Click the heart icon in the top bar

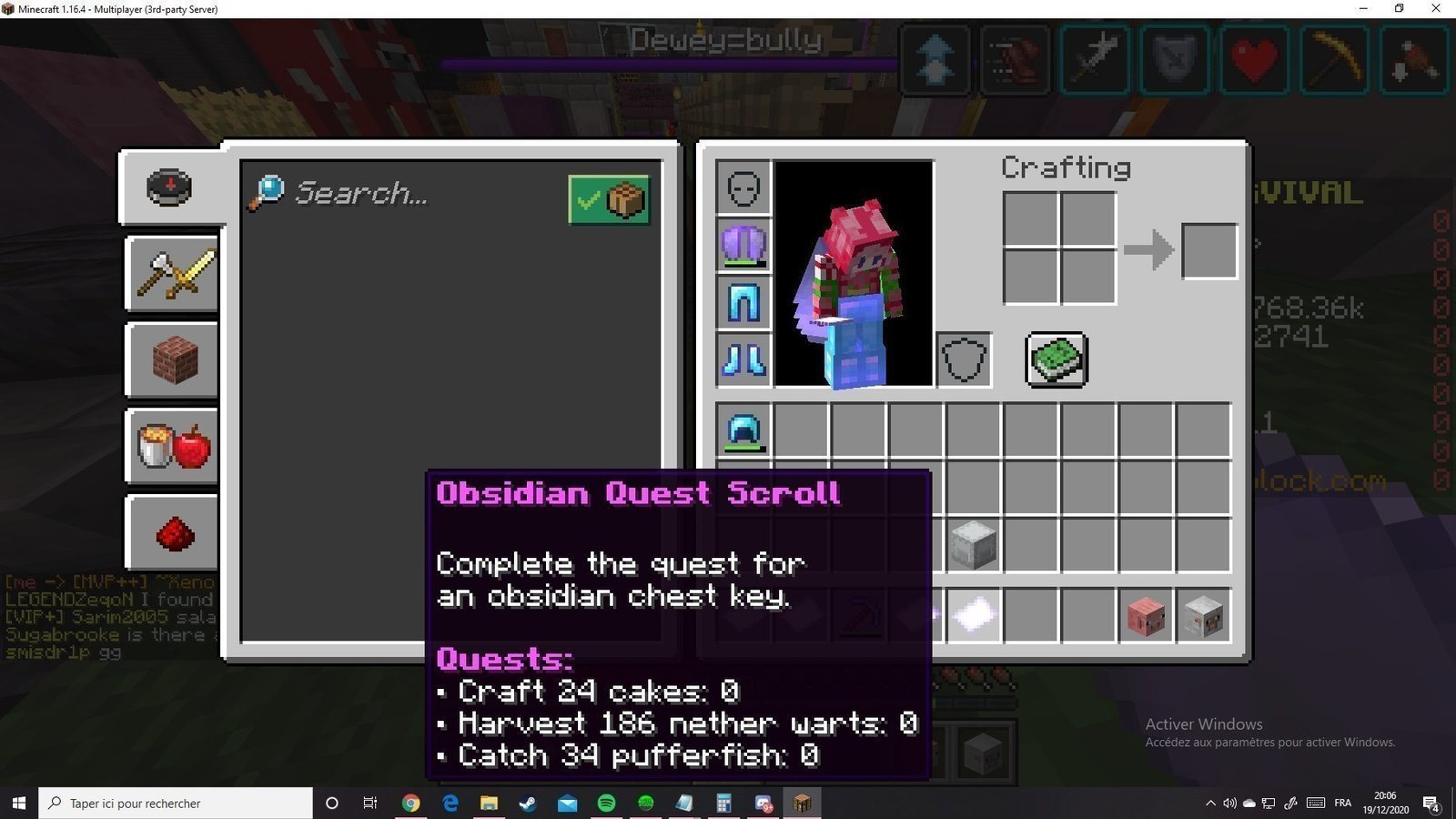click(1254, 59)
